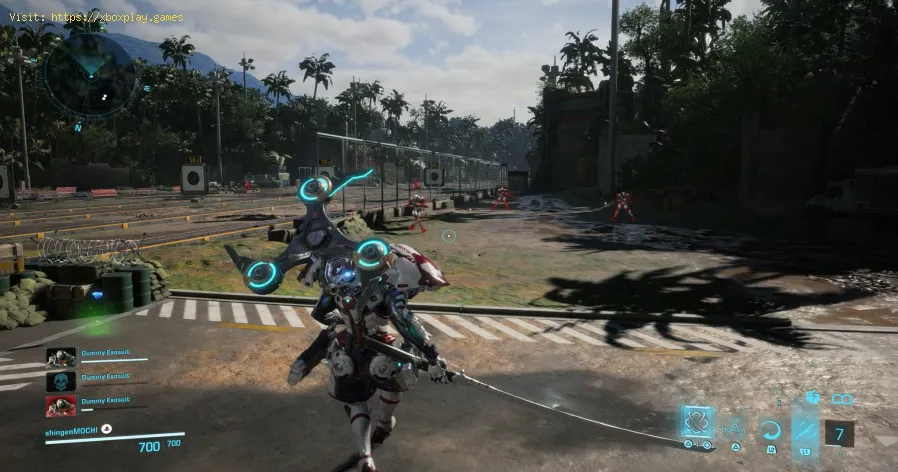The width and height of the screenshot is (898, 472).
Task: Activate the circular arrow ability icon
Action: click(770, 430)
